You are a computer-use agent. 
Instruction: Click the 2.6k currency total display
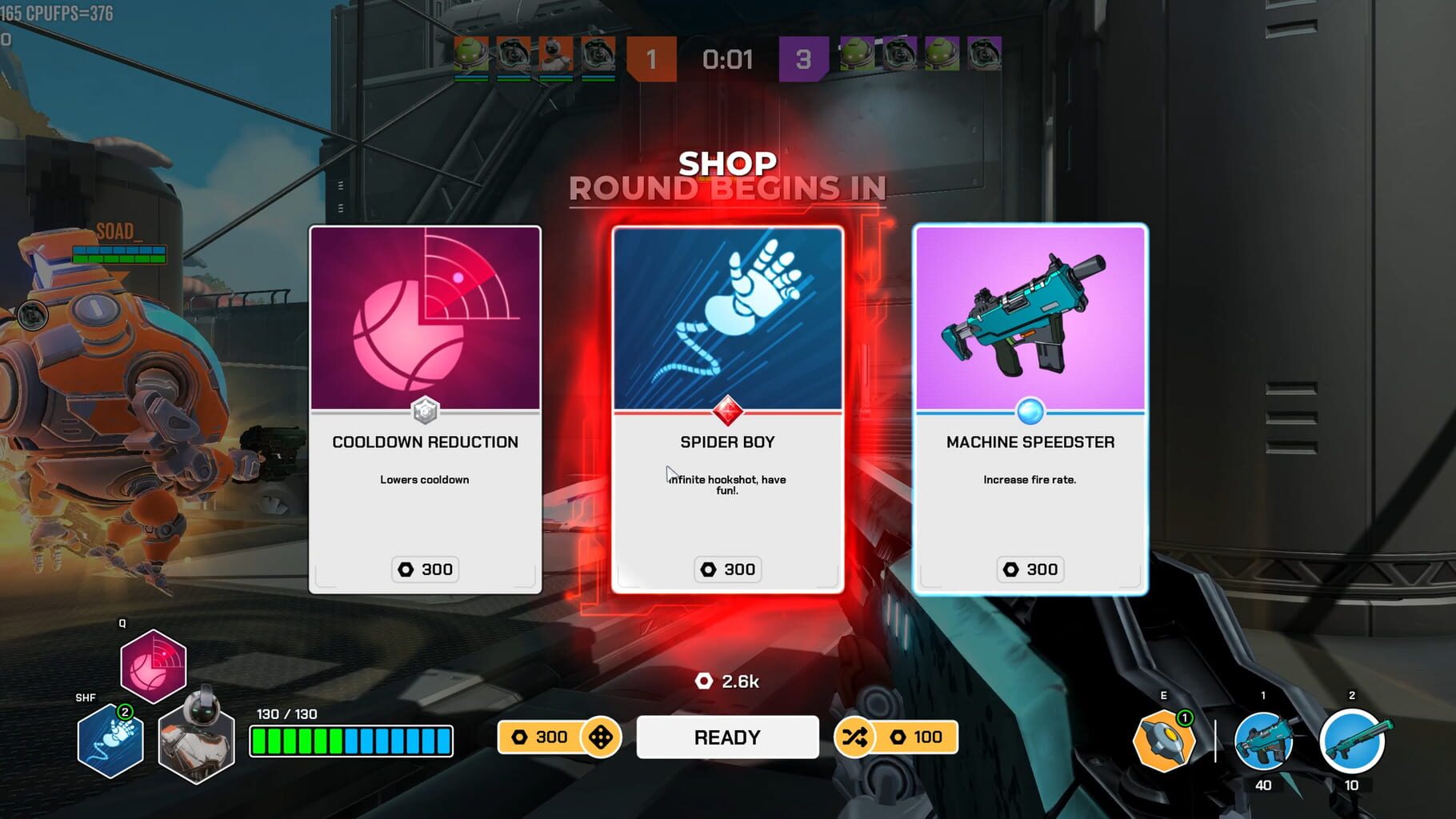[728, 682]
